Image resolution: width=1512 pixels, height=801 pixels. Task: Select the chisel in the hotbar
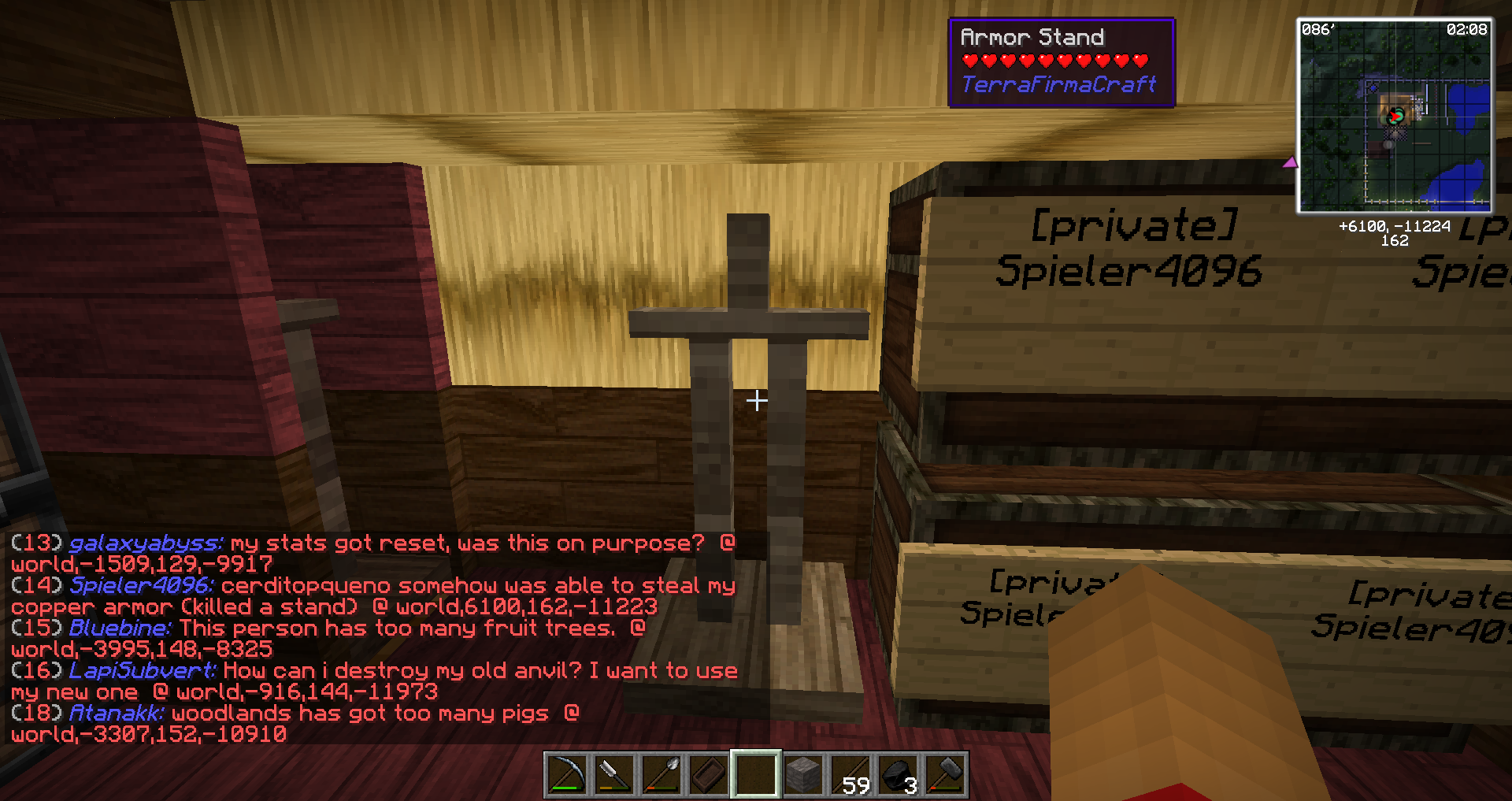(x=613, y=776)
